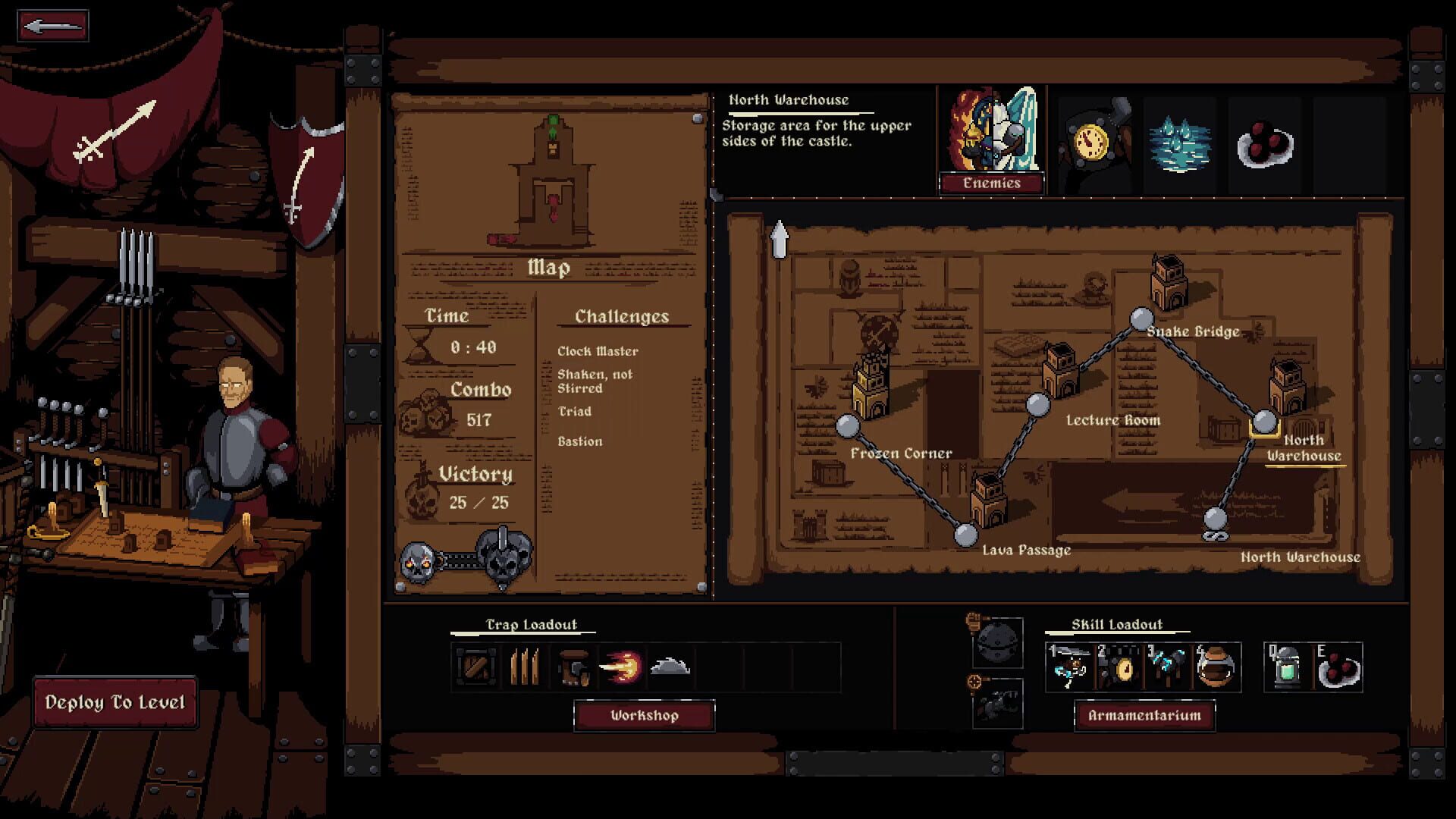Select the dagger skill in slot 1
Viewport: 1456px width, 819px height.
(1071, 665)
